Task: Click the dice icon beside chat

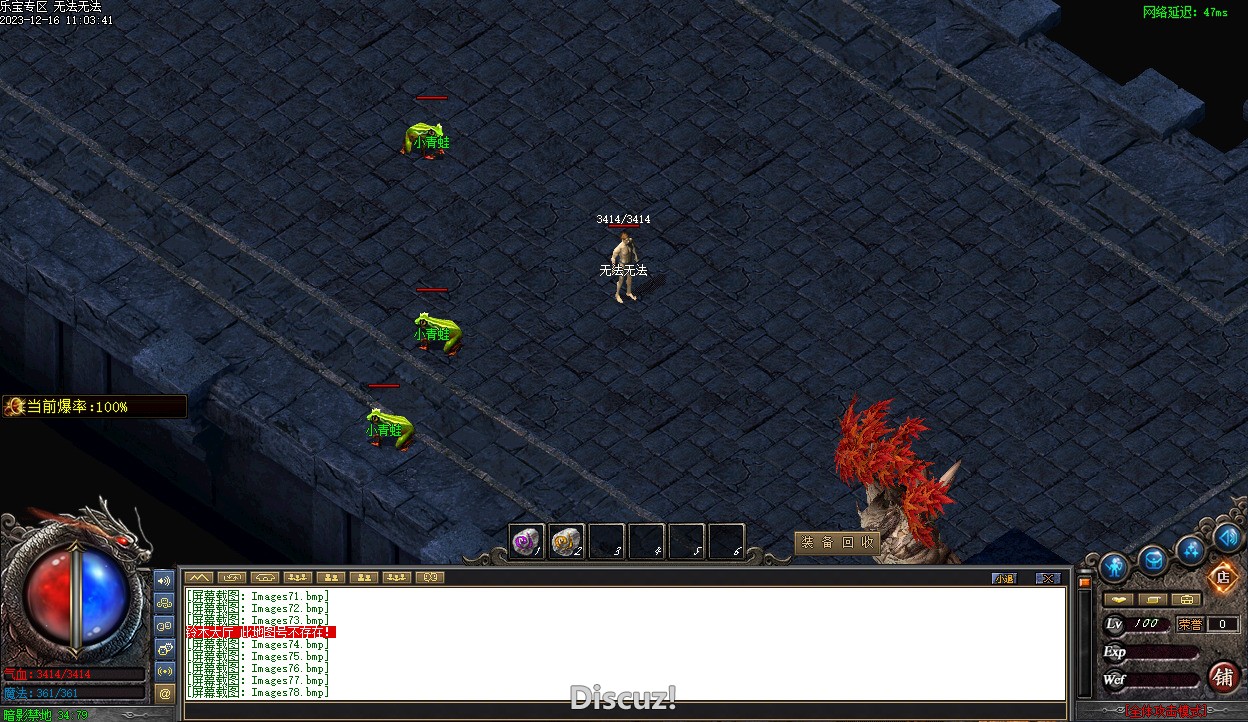Action: [165, 647]
